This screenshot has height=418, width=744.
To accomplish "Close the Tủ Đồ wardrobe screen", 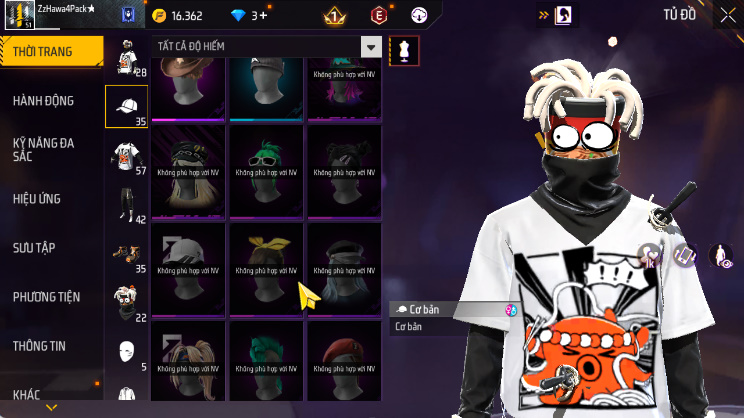I will [x=727, y=15].
